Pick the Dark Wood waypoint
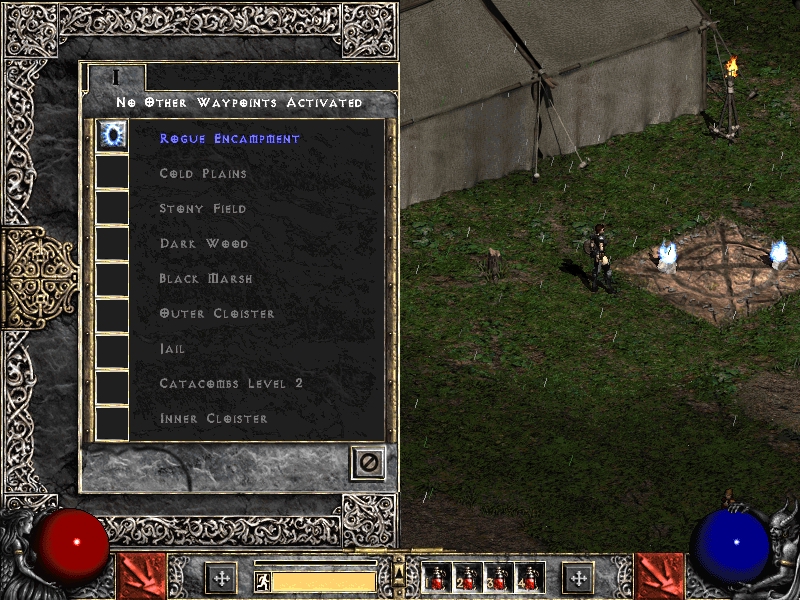Screen dimensions: 800x600 click(x=204, y=244)
